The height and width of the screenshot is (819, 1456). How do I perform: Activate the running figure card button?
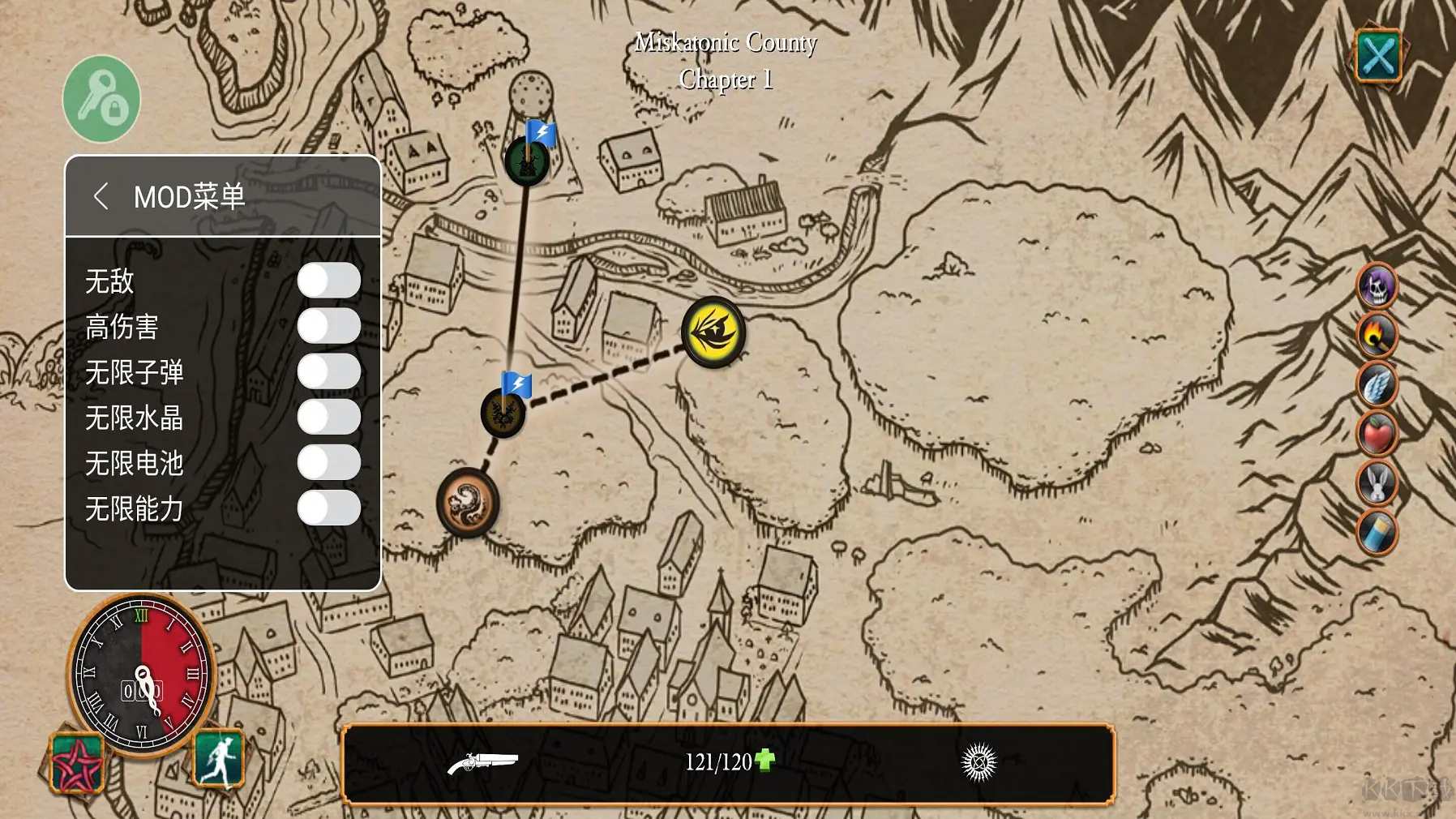(x=219, y=758)
